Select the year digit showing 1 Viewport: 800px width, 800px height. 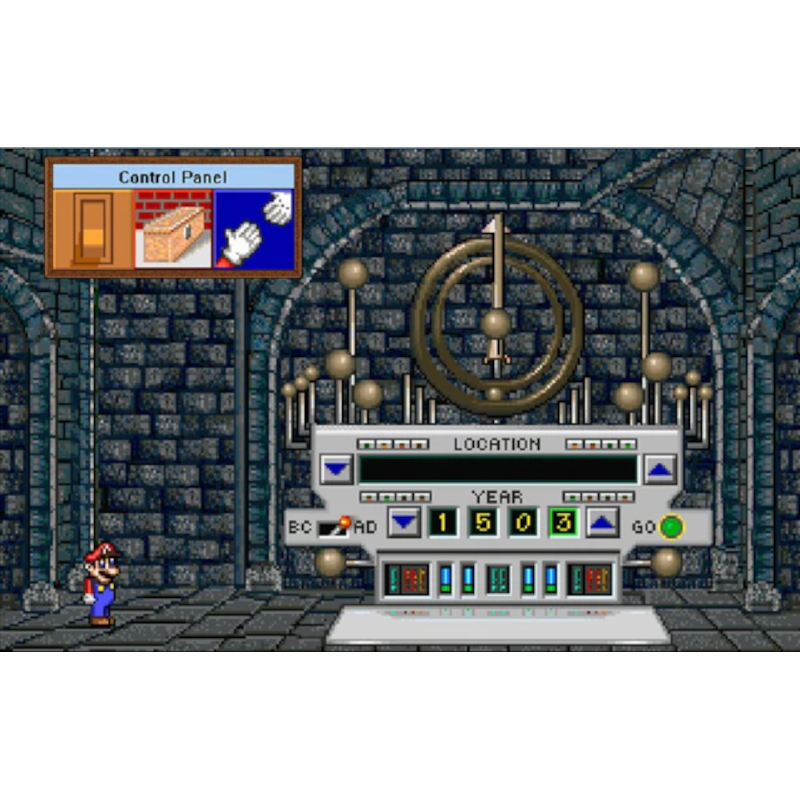(x=443, y=521)
